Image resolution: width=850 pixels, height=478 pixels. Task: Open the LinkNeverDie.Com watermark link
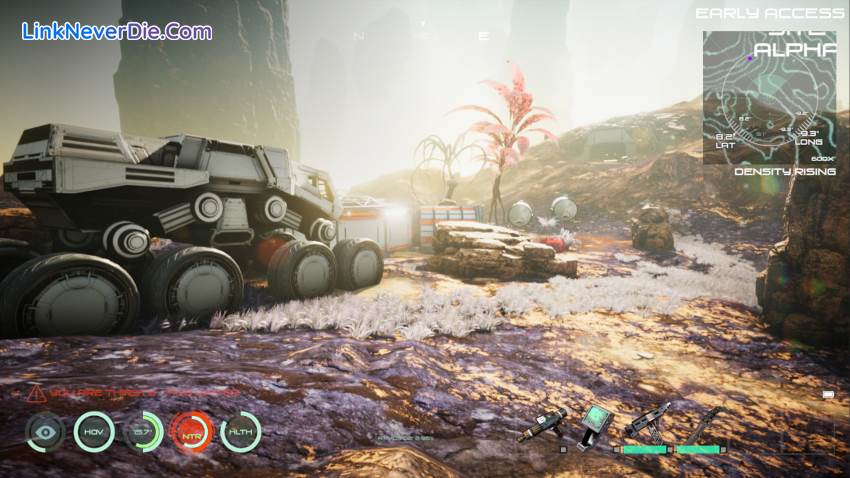pyautogui.click(x=116, y=31)
